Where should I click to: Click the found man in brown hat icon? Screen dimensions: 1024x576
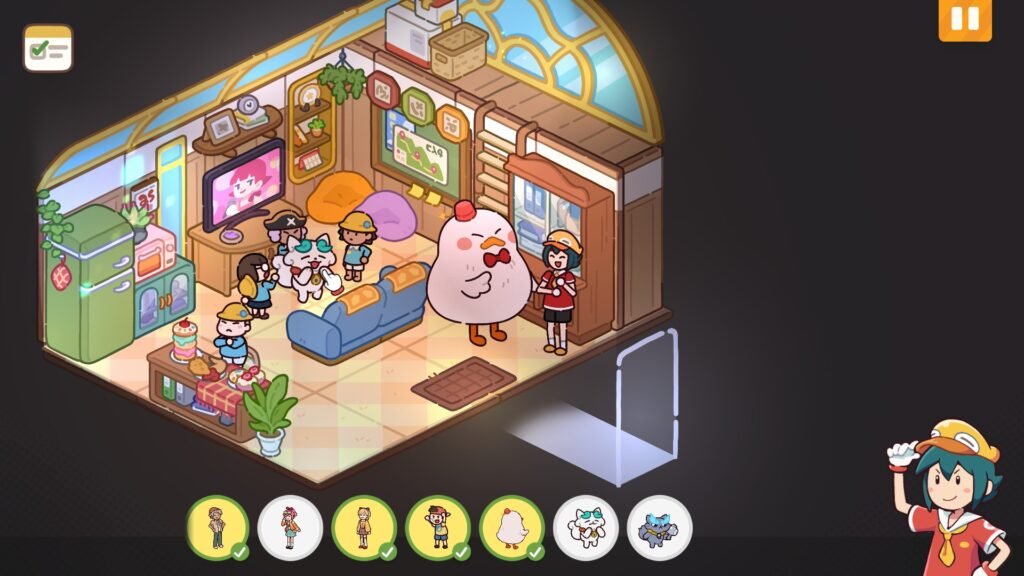pyautogui.click(x=217, y=527)
